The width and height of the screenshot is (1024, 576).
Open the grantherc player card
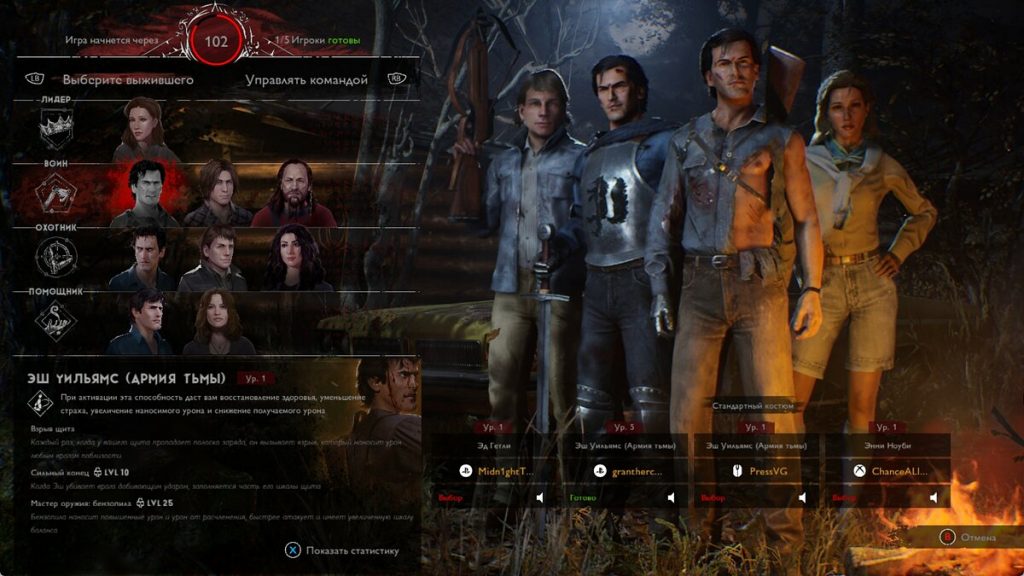628,470
